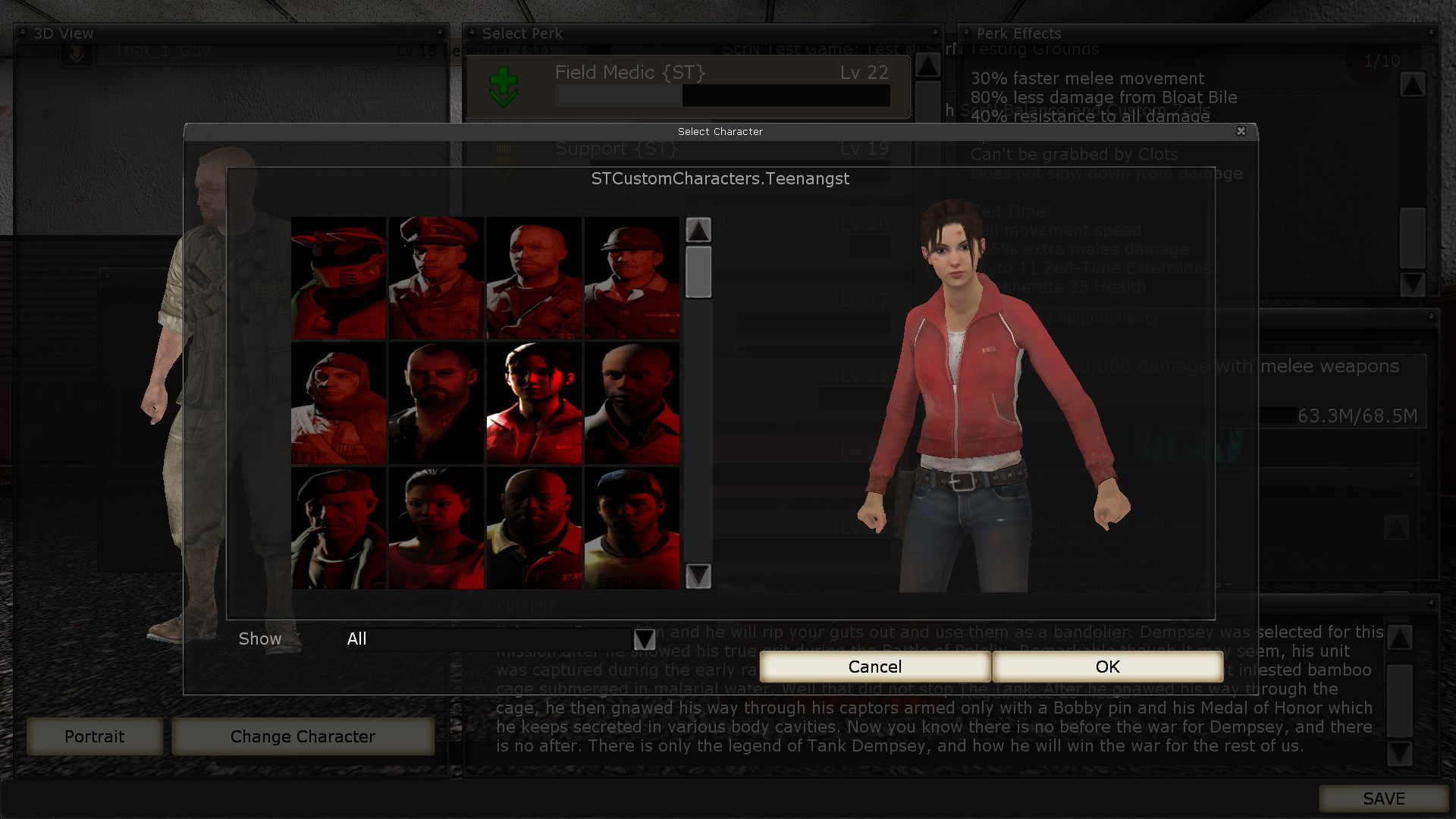1456x819 pixels.
Task: Open Change Character
Action: [x=303, y=736]
